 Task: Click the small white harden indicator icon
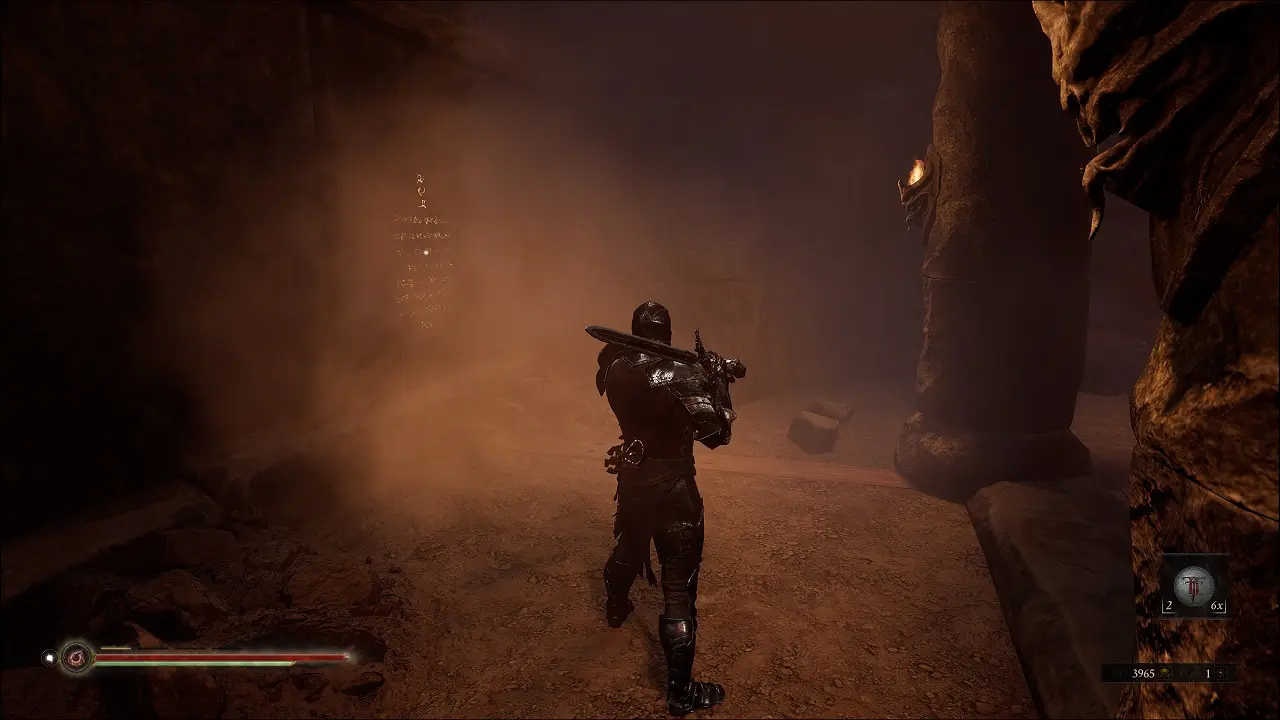click(x=47, y=657)
